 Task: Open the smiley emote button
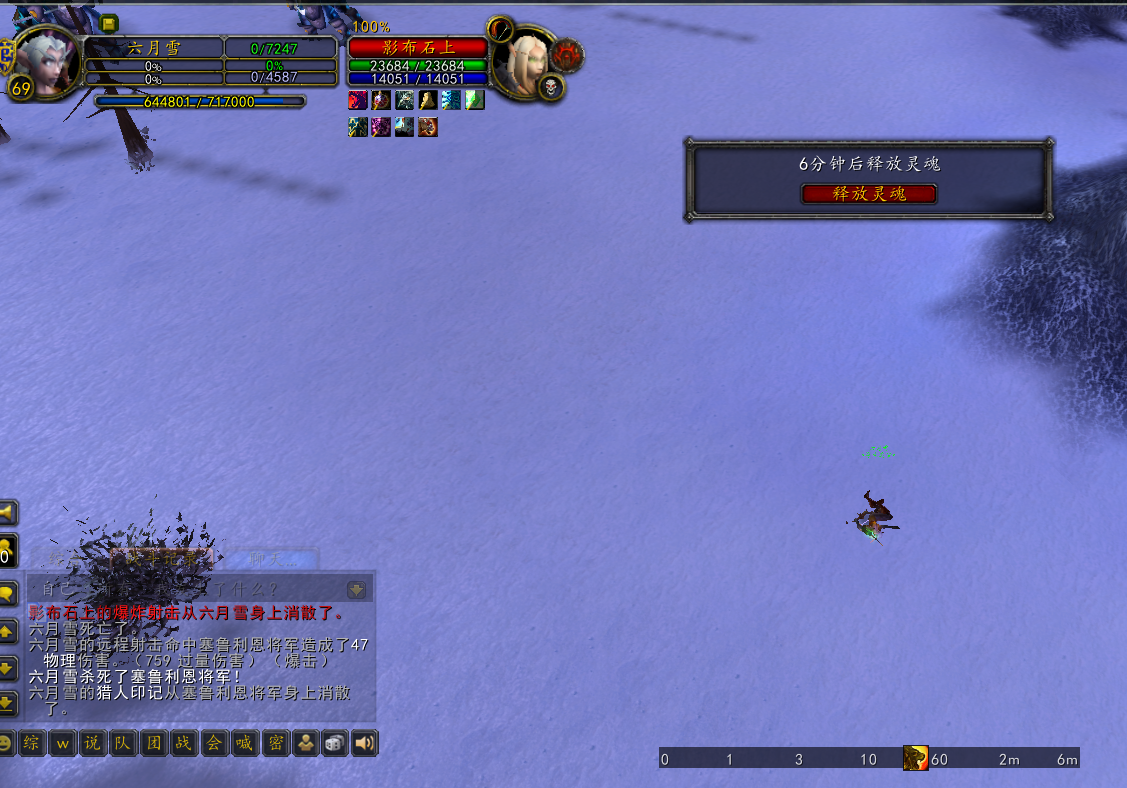[5, 743]
